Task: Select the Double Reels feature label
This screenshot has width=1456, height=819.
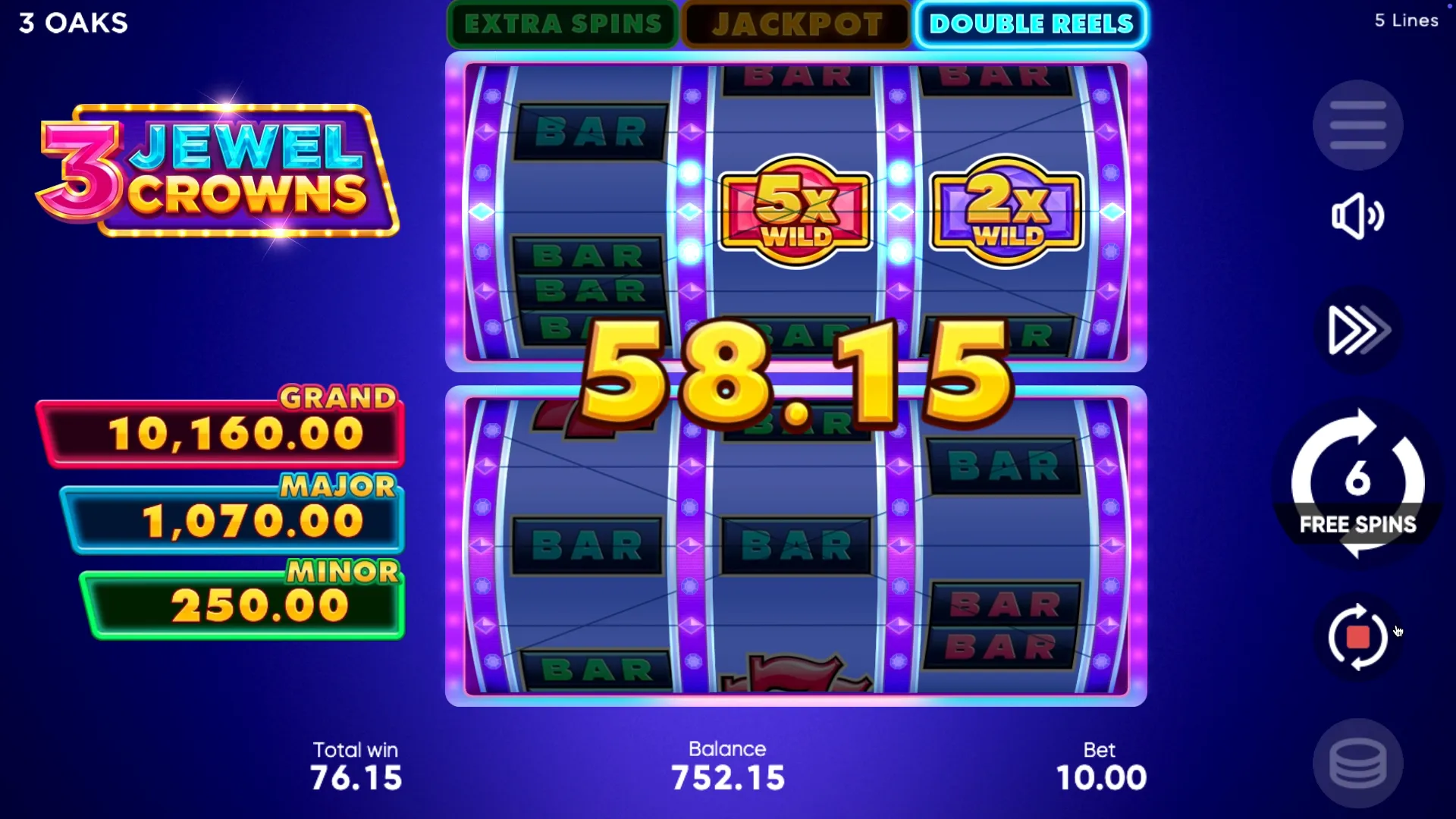Action: tap(1031, 24)
